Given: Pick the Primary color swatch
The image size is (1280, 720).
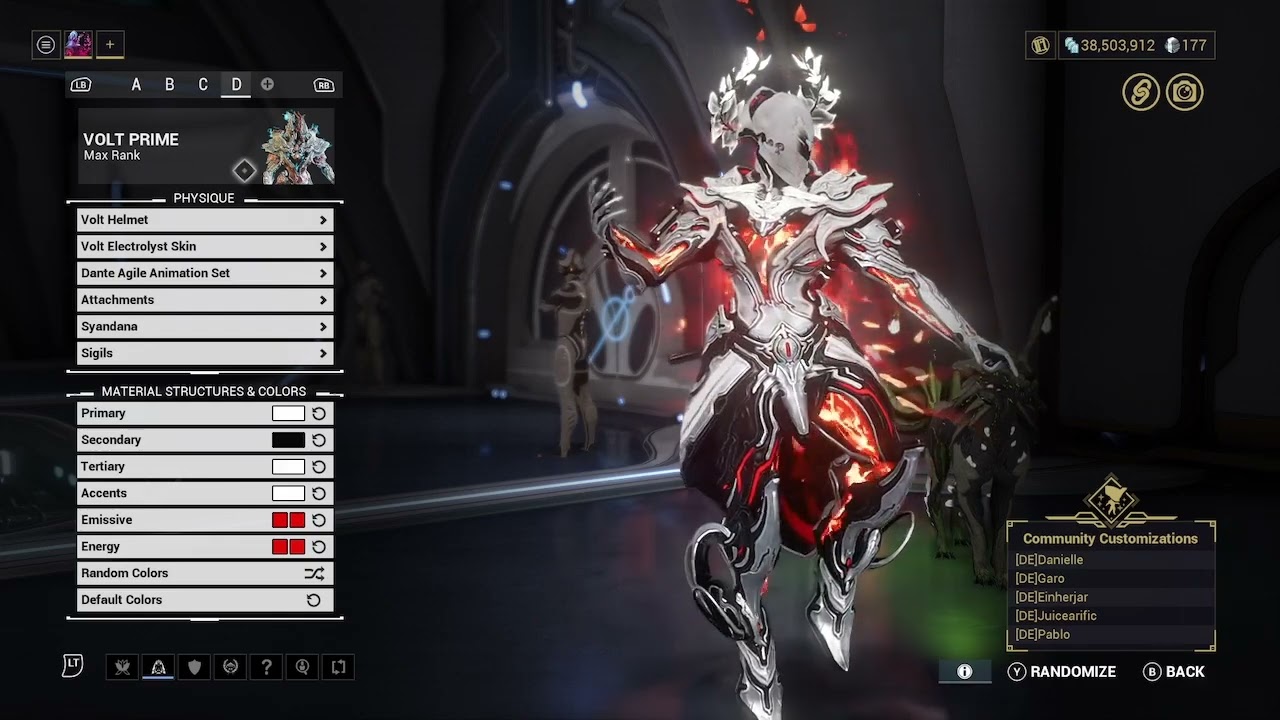Looking at the screenshot, I should [288, 413].
